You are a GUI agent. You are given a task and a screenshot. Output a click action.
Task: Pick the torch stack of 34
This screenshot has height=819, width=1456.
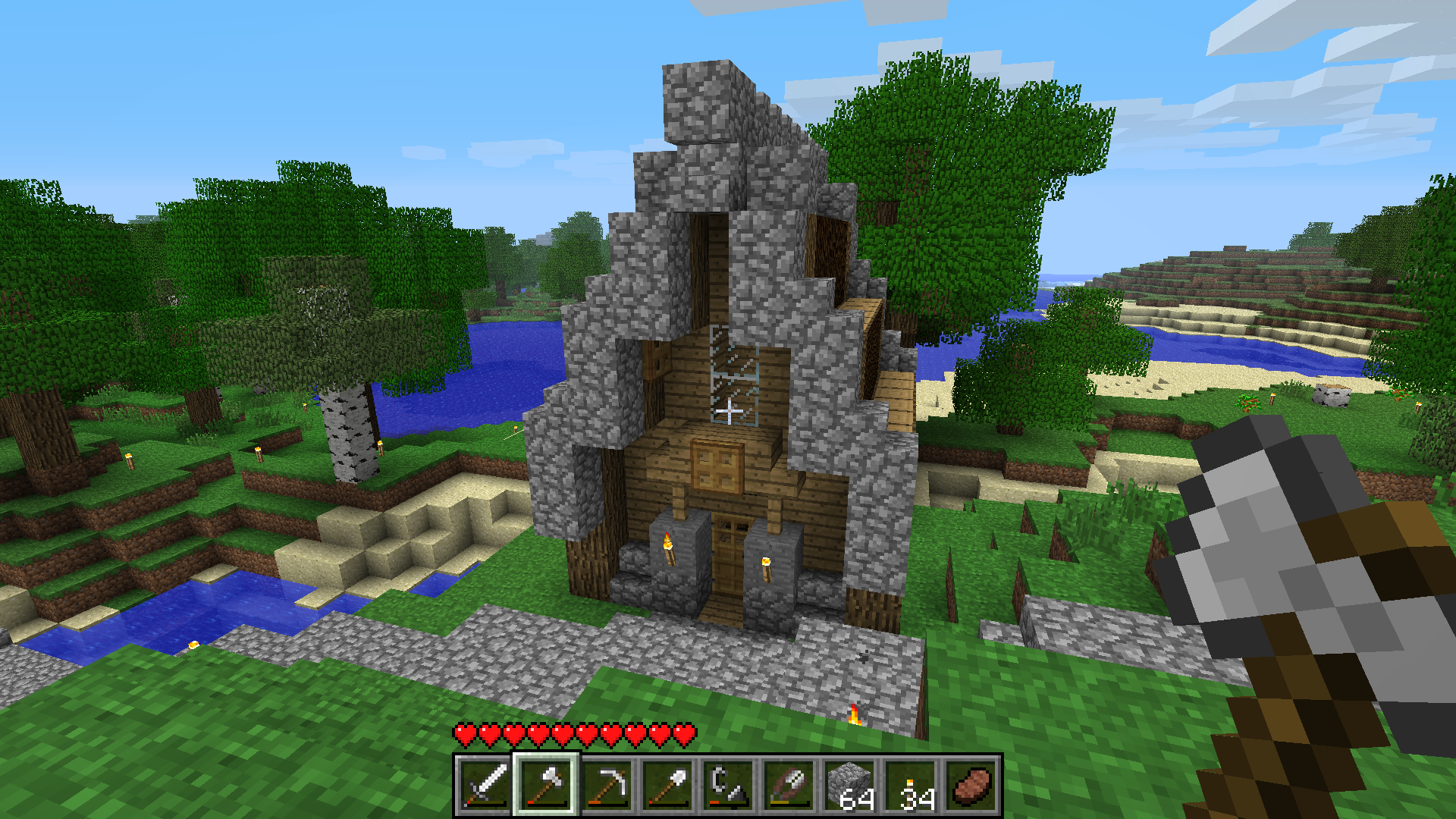tap(910, 785)
